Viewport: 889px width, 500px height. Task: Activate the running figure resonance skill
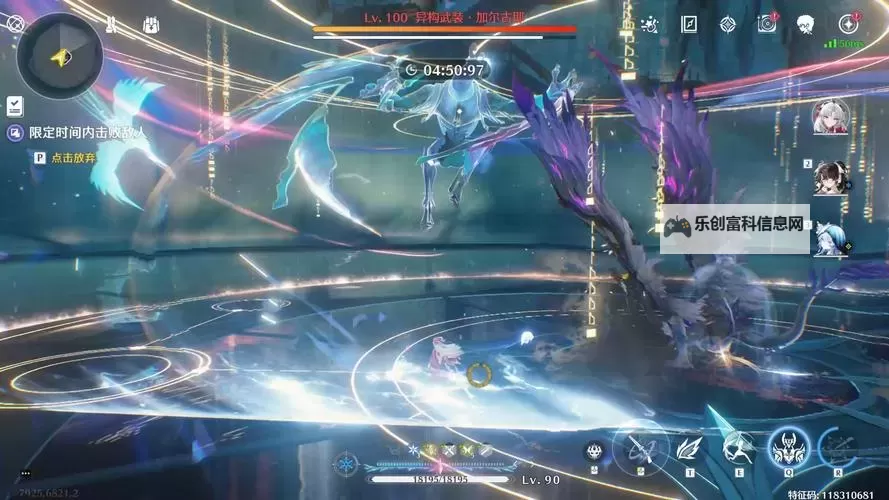pyautogui.click(x=738, y=449)
